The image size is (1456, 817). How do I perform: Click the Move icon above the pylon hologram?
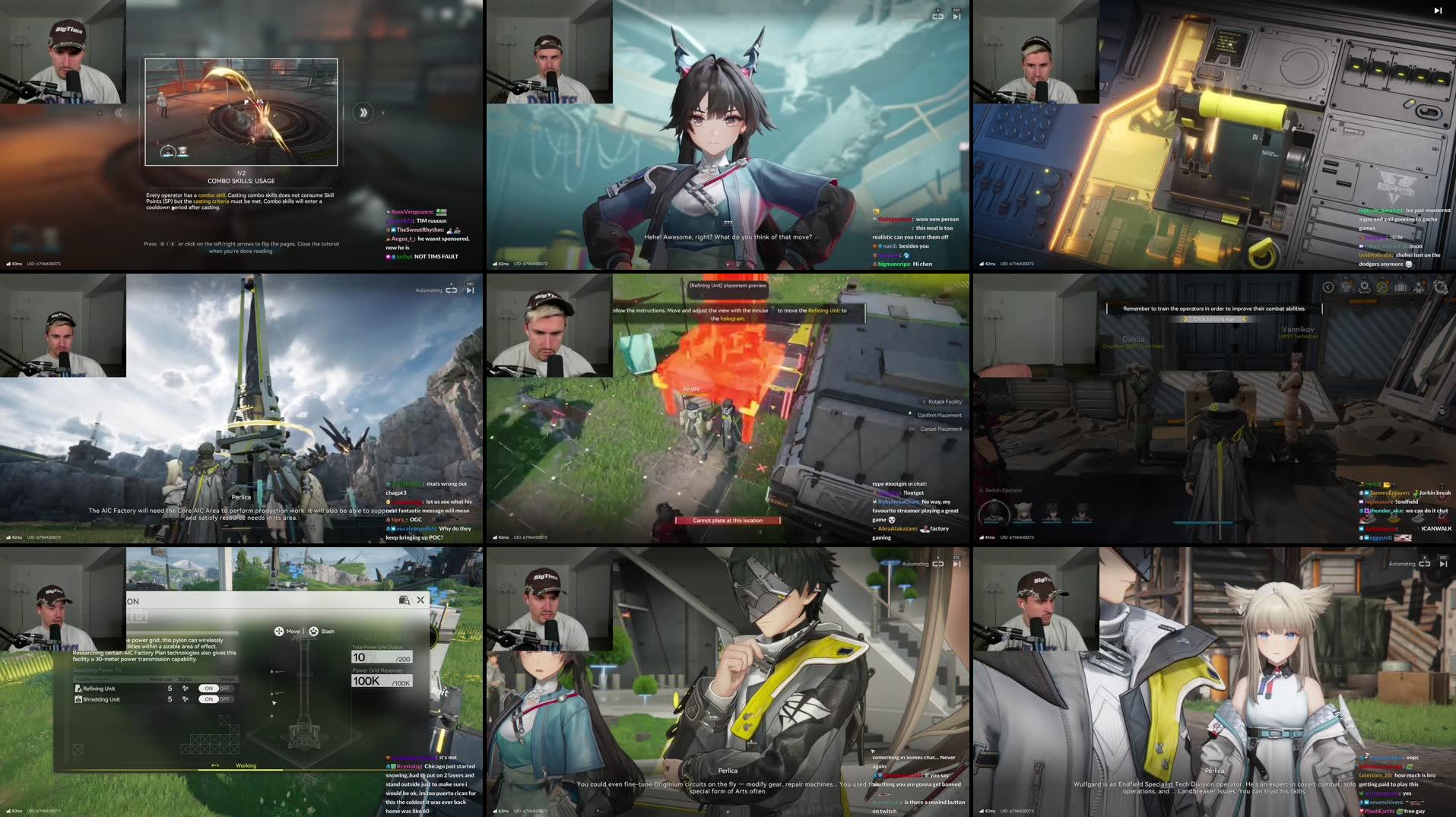(x=278, y=631)
